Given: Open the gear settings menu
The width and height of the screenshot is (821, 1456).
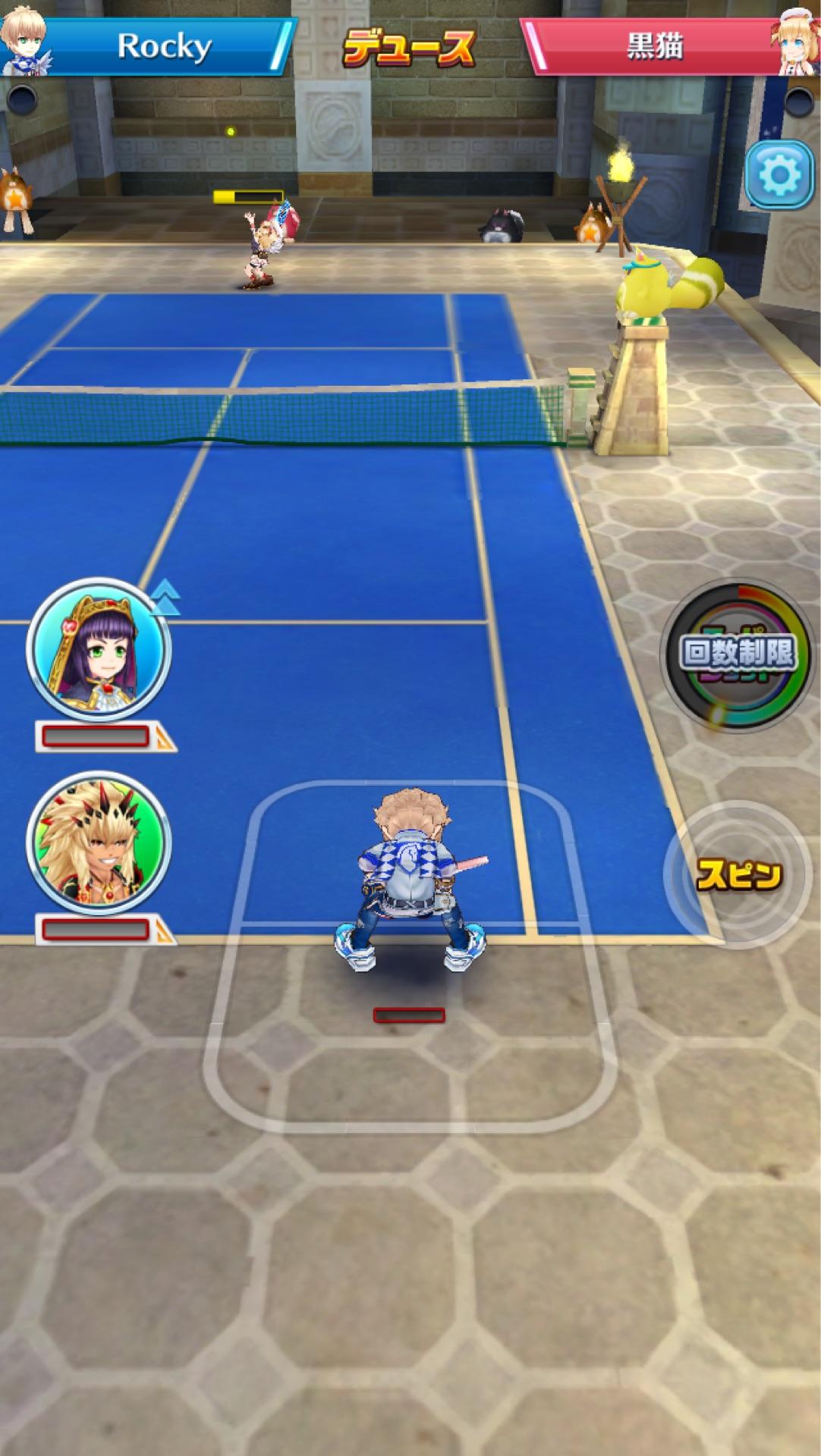Looking at the screenshot, I should click(x=779, y=176).
